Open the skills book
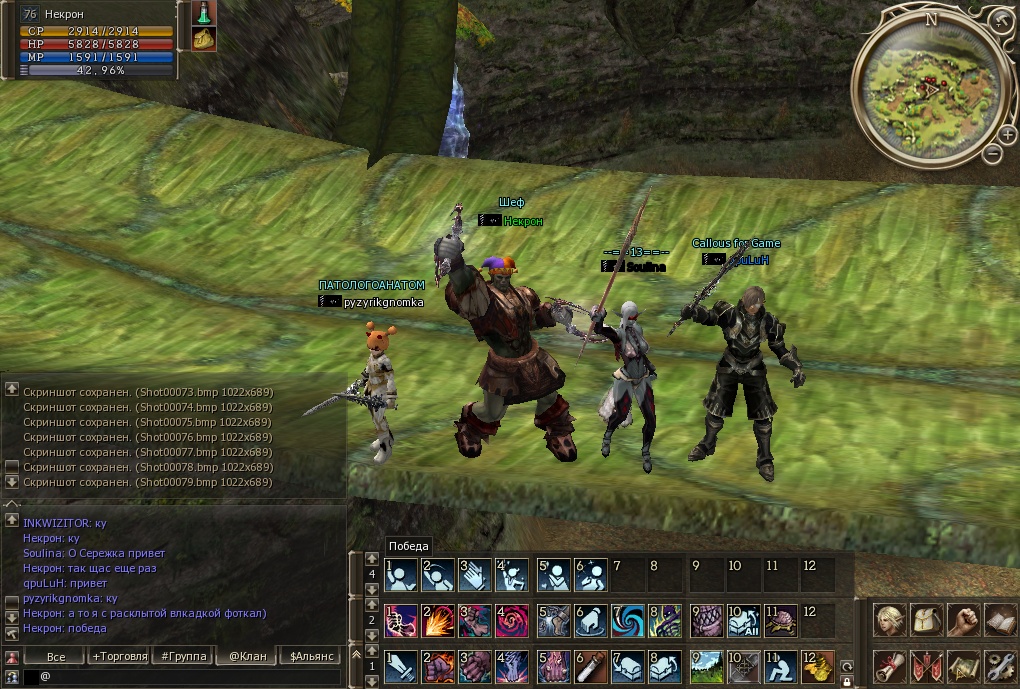The image size is (1020, 689). (999, 620)
